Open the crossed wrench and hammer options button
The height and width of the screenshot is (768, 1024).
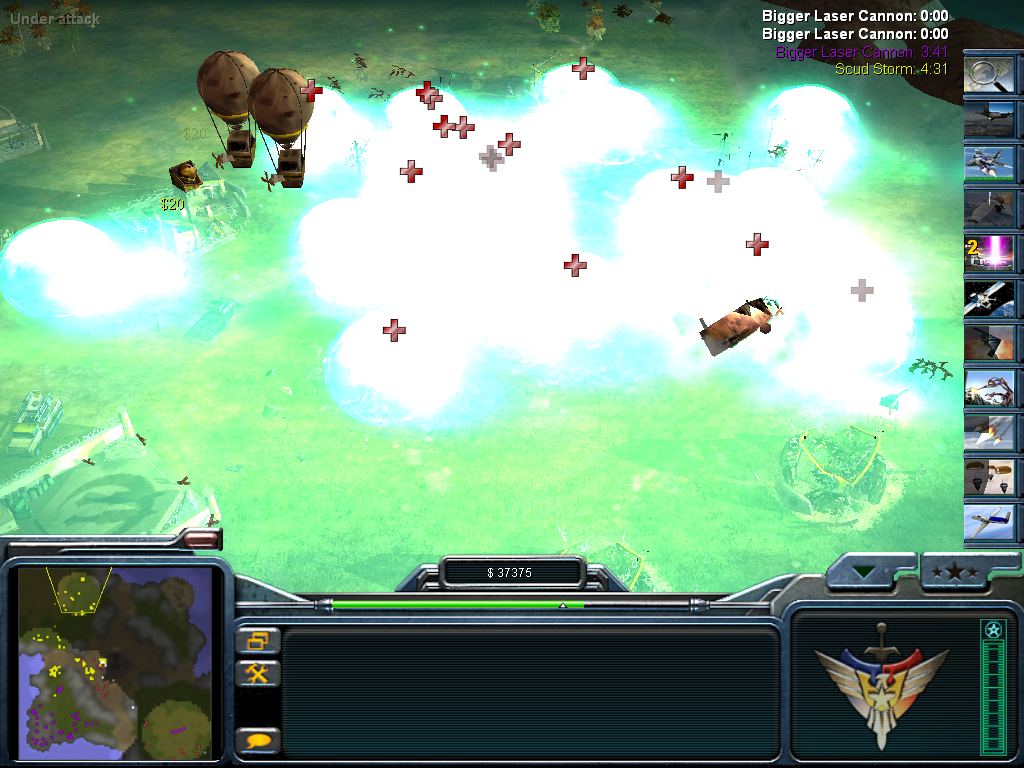(x=258, y=673)
